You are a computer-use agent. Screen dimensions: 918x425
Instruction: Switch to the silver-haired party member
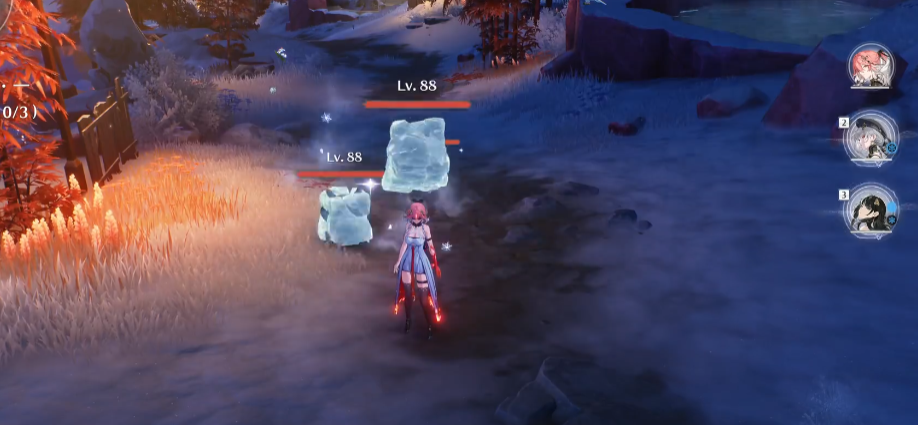point(869,139)
